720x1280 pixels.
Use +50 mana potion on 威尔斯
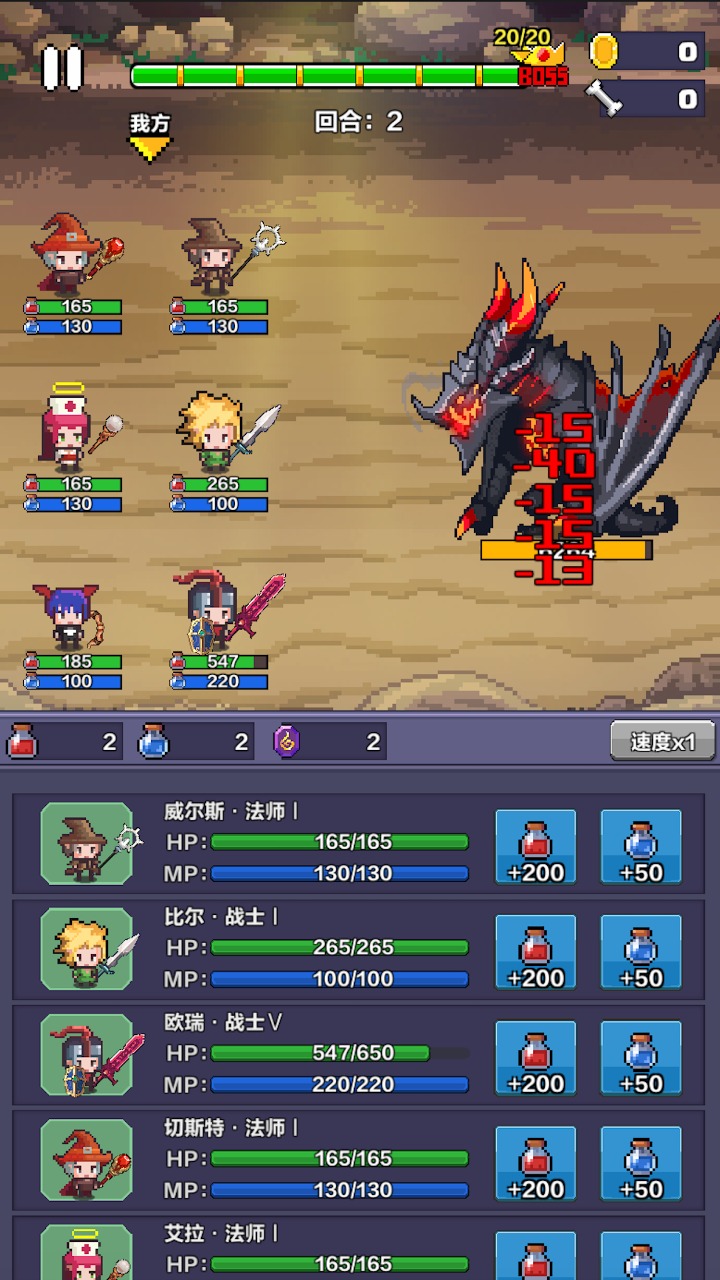pos(641,848)
